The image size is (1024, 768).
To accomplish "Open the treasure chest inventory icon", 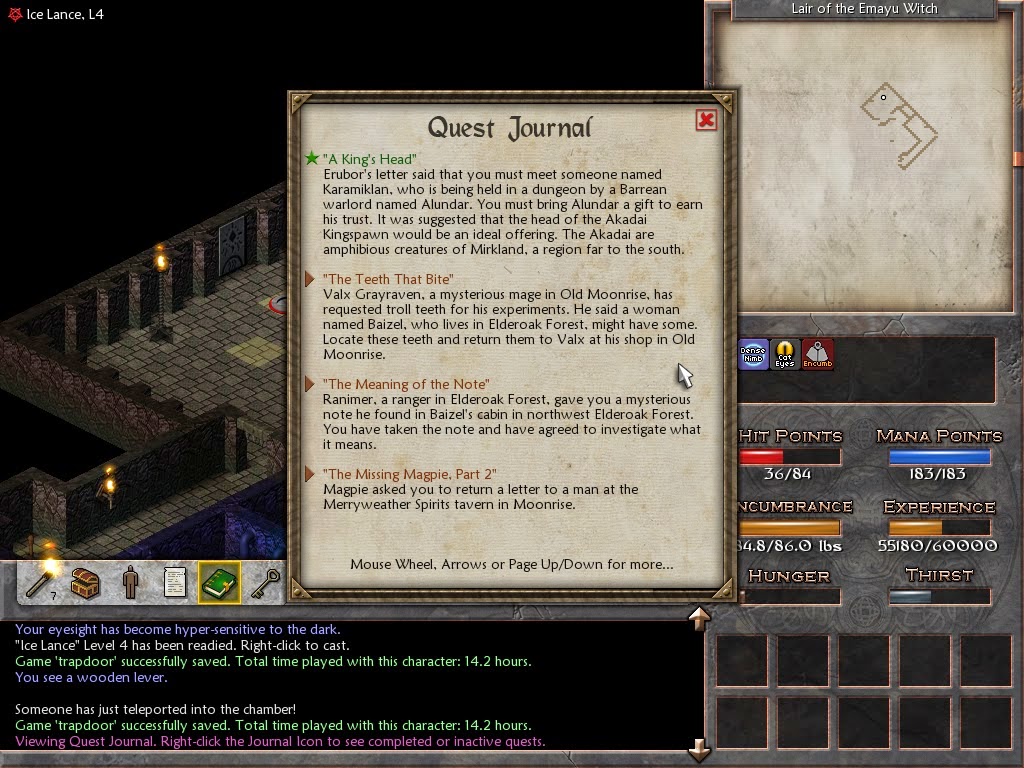I will pos(86,582).
